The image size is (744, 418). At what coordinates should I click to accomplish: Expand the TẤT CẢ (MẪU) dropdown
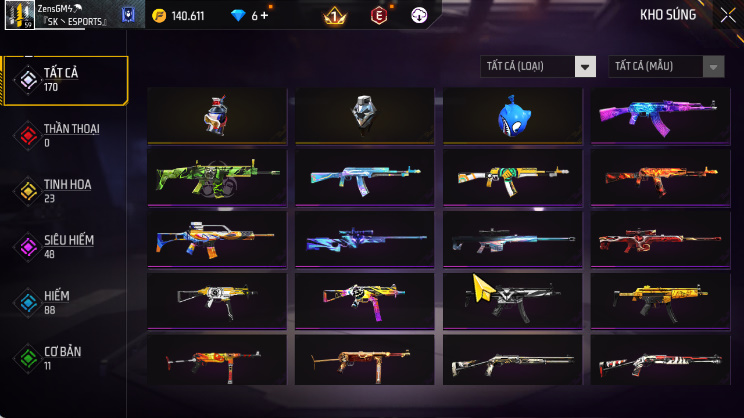(666, 66)
